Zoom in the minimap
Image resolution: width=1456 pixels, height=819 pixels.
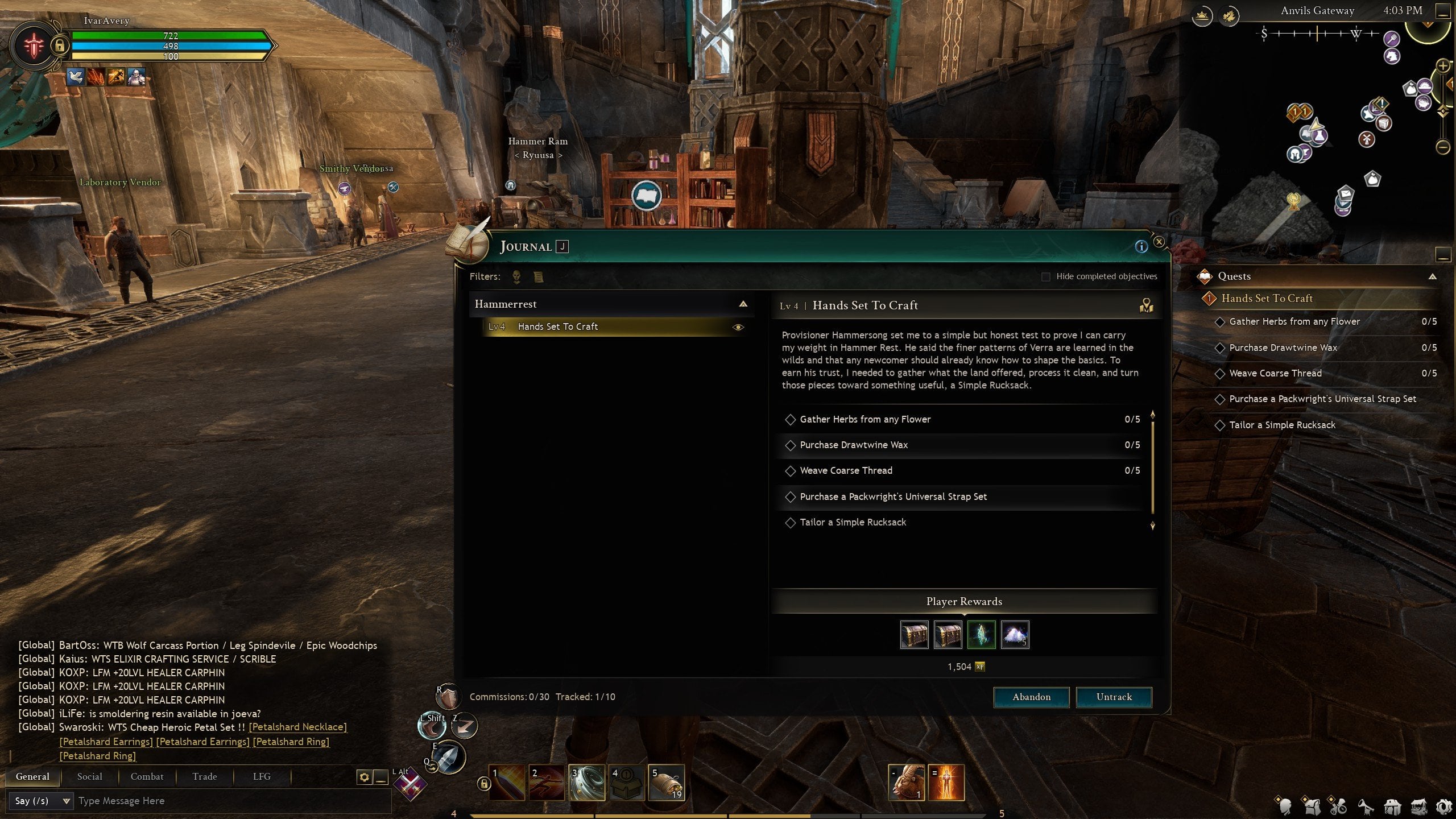1443,67
